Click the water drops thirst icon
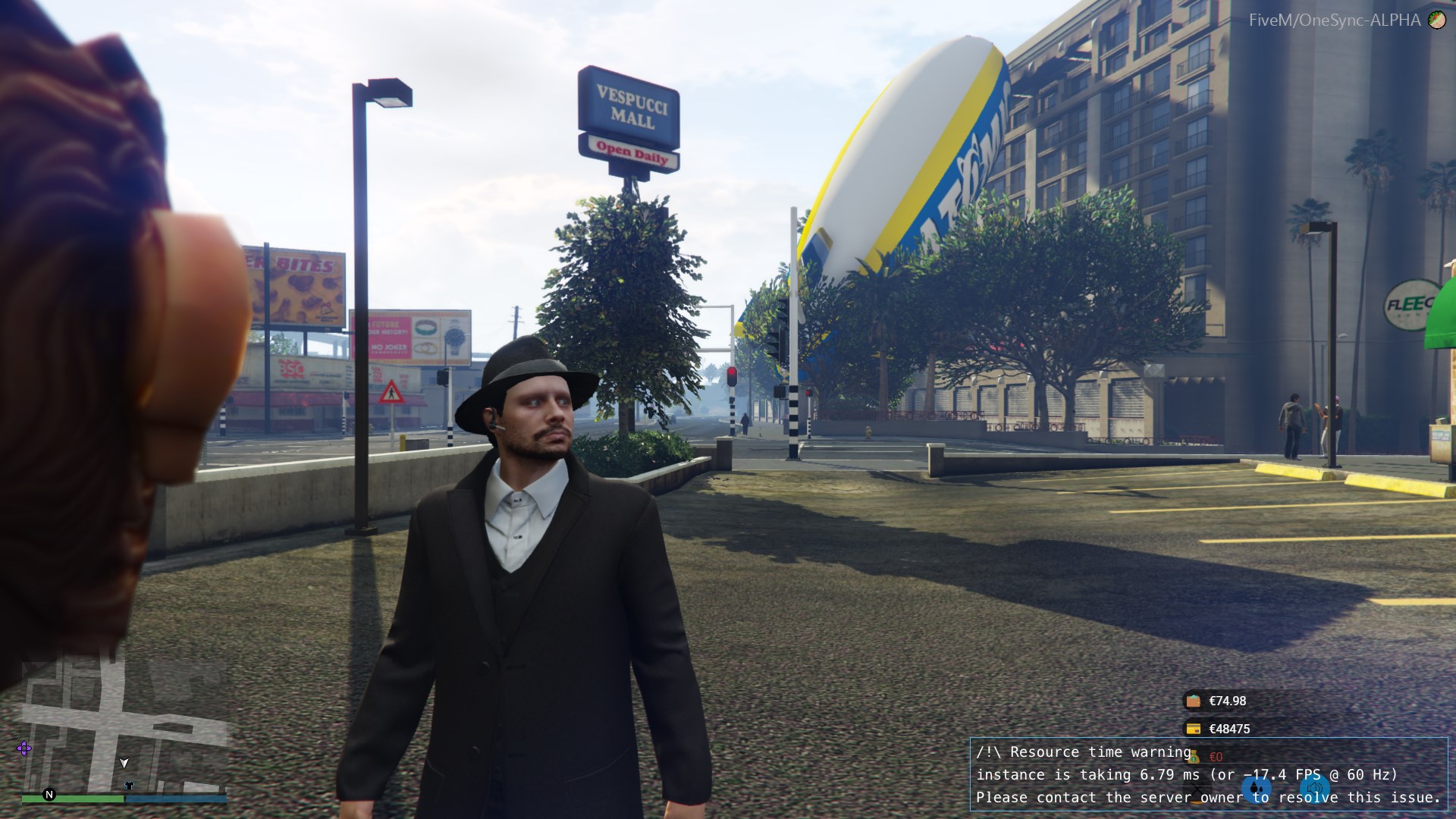This screenshot has height=819, width=1456. pyautogui.click(x=1256, y=787)
